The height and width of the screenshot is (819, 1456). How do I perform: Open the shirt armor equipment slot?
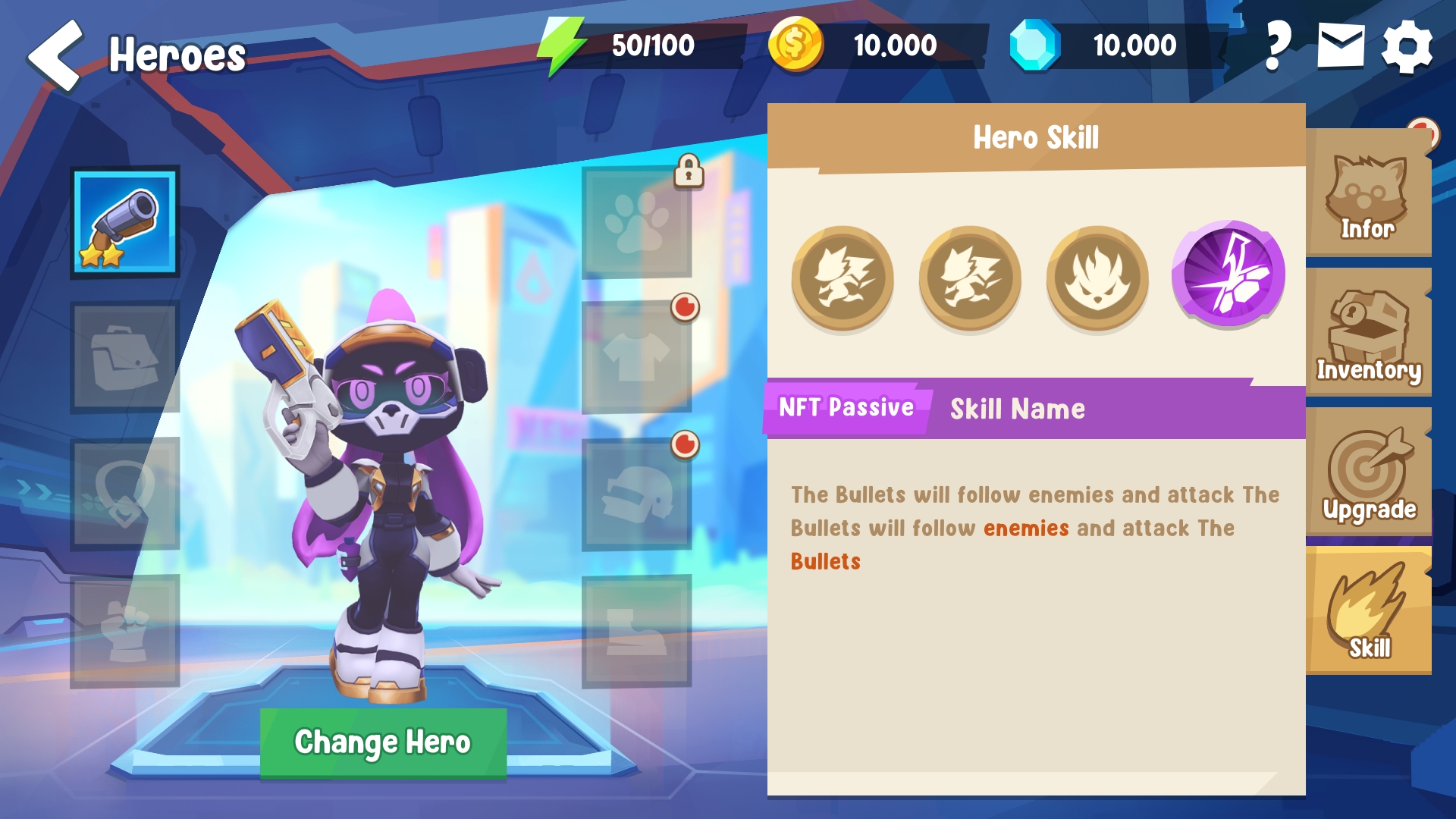click(637, 358)
